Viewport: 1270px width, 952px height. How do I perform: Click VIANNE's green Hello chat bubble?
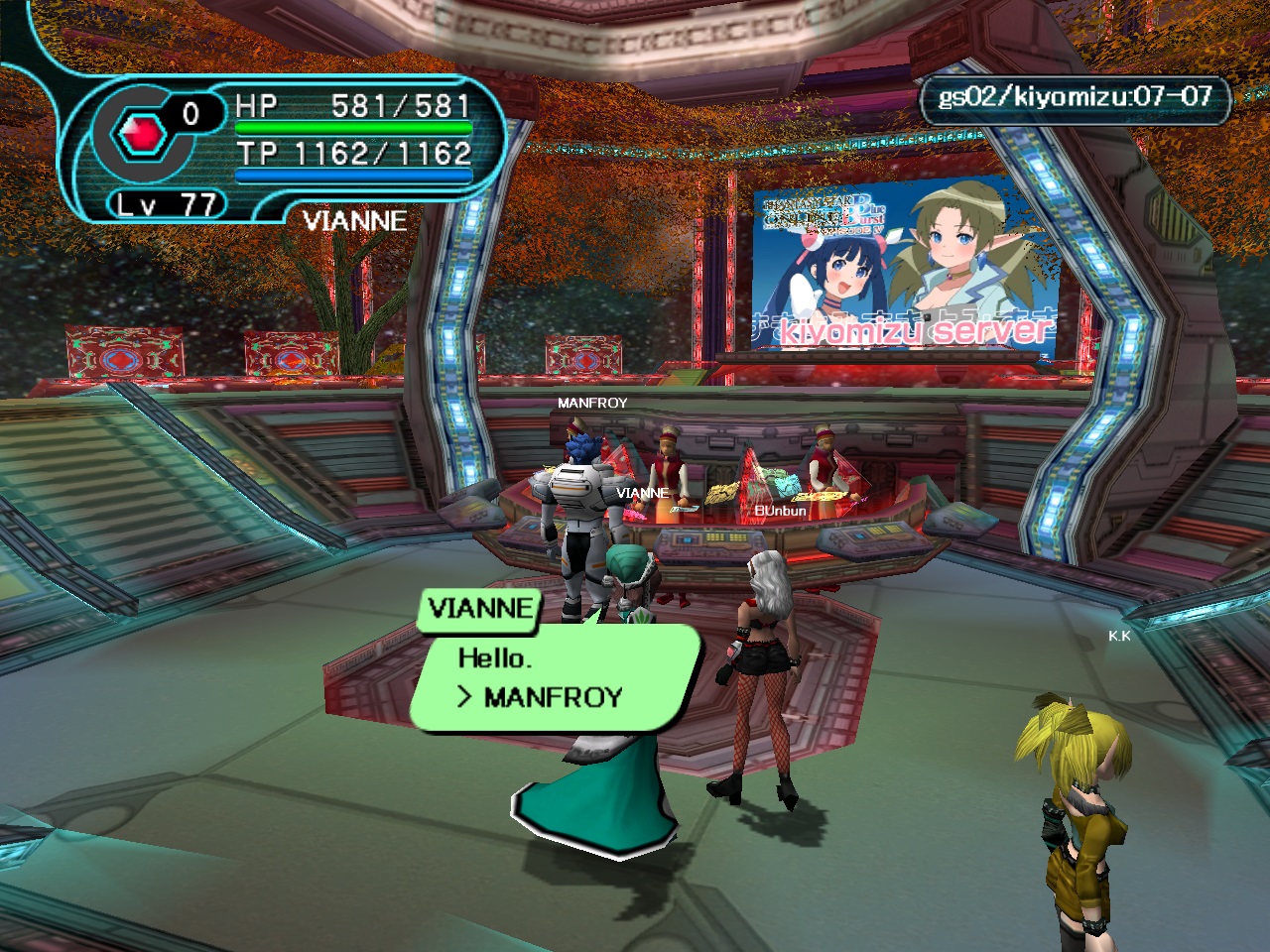click(x=554, y=677)
